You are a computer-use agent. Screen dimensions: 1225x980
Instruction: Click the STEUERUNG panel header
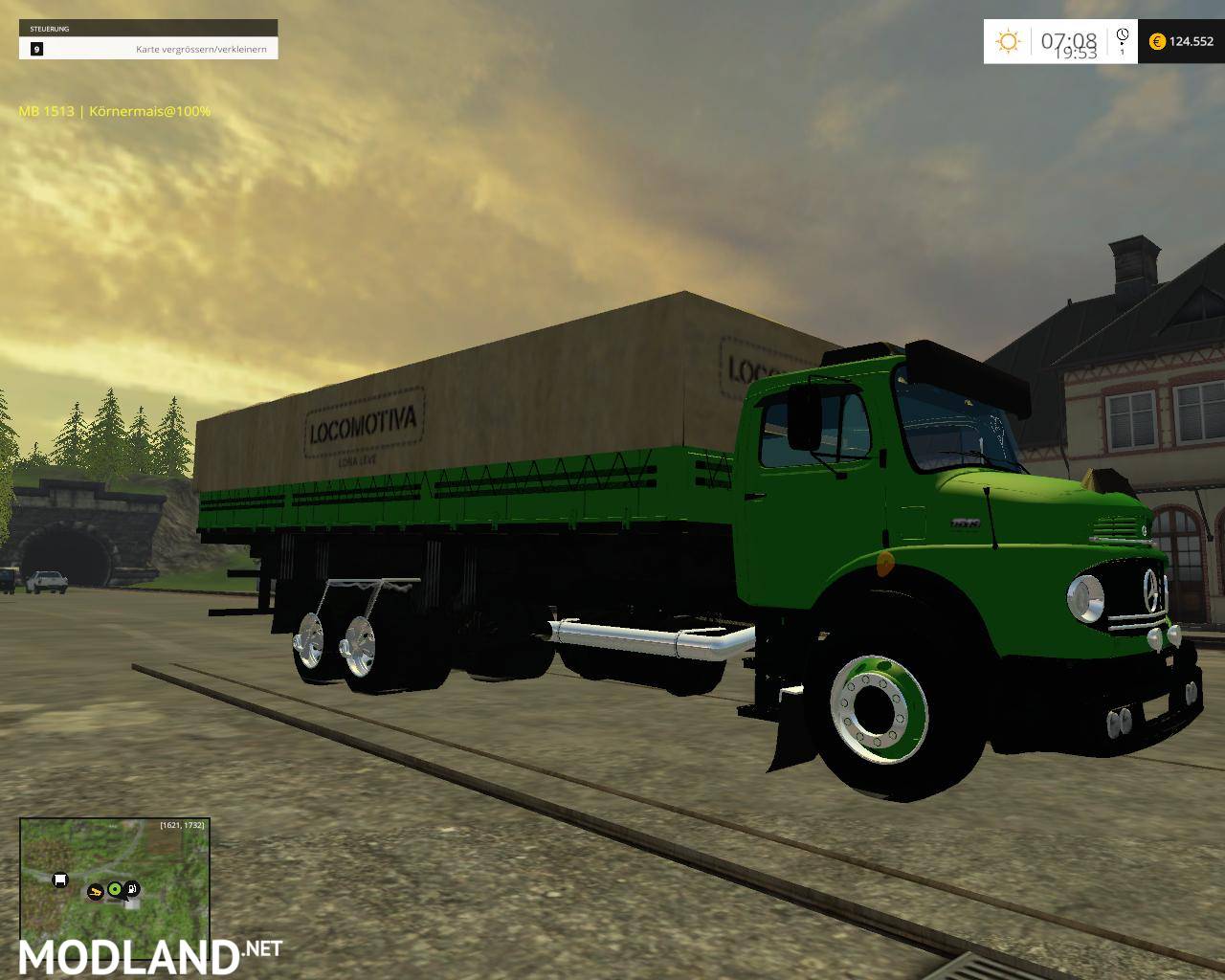tap(53, 28)
